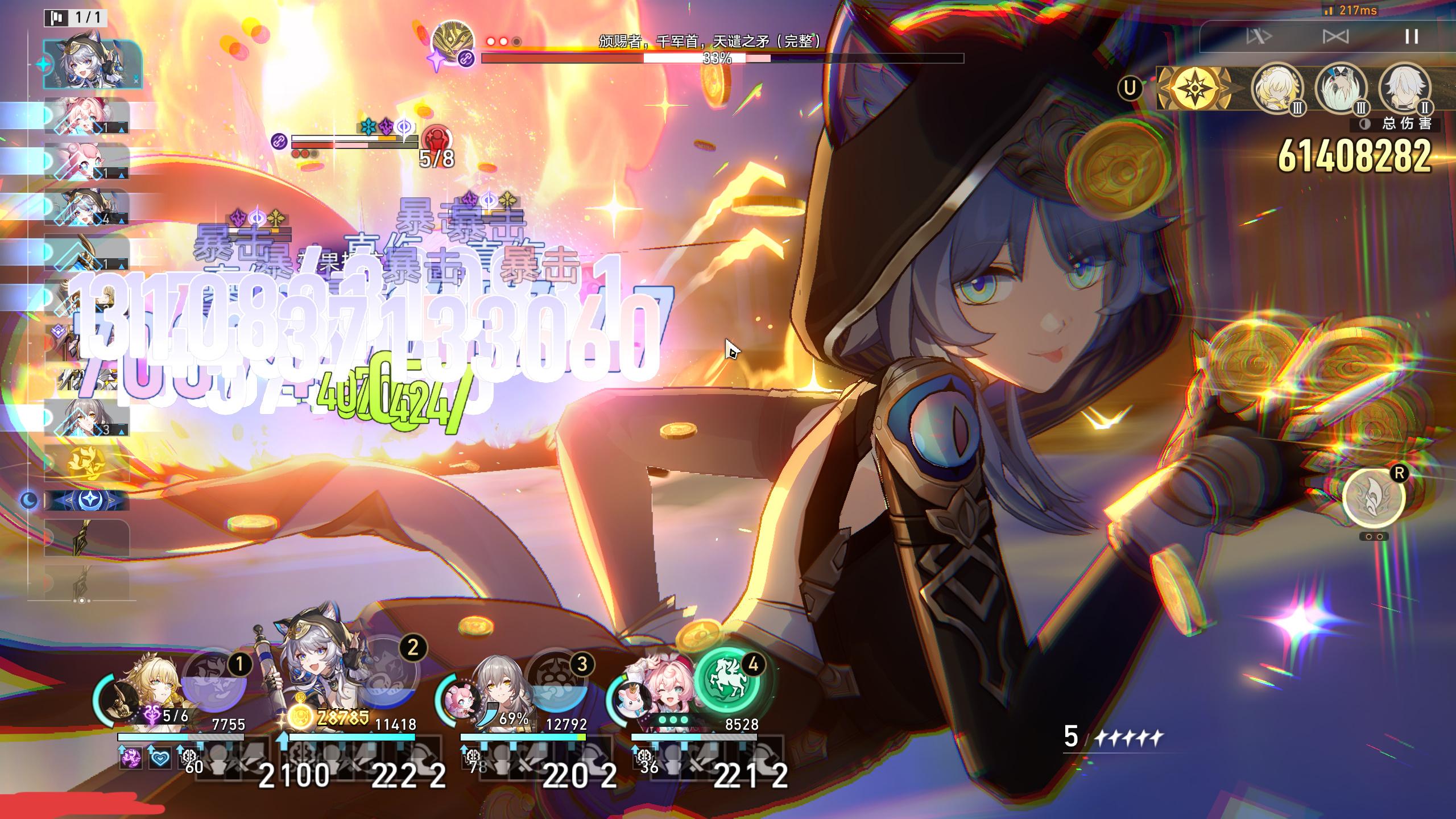Toggle double speed battle
This screenshot has width=1456, height=819.
click(1258, 37)
